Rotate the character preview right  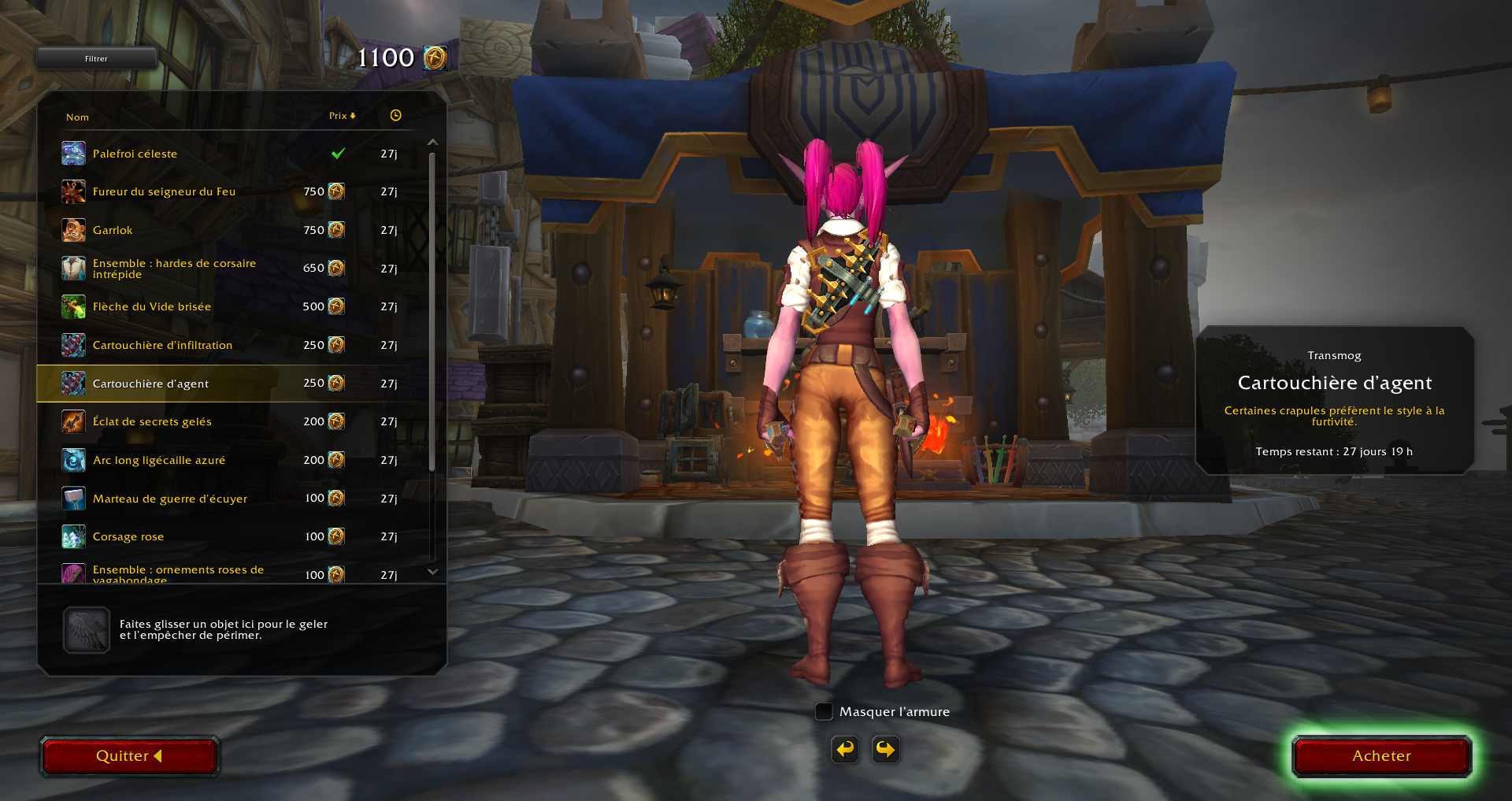[886, 749]
